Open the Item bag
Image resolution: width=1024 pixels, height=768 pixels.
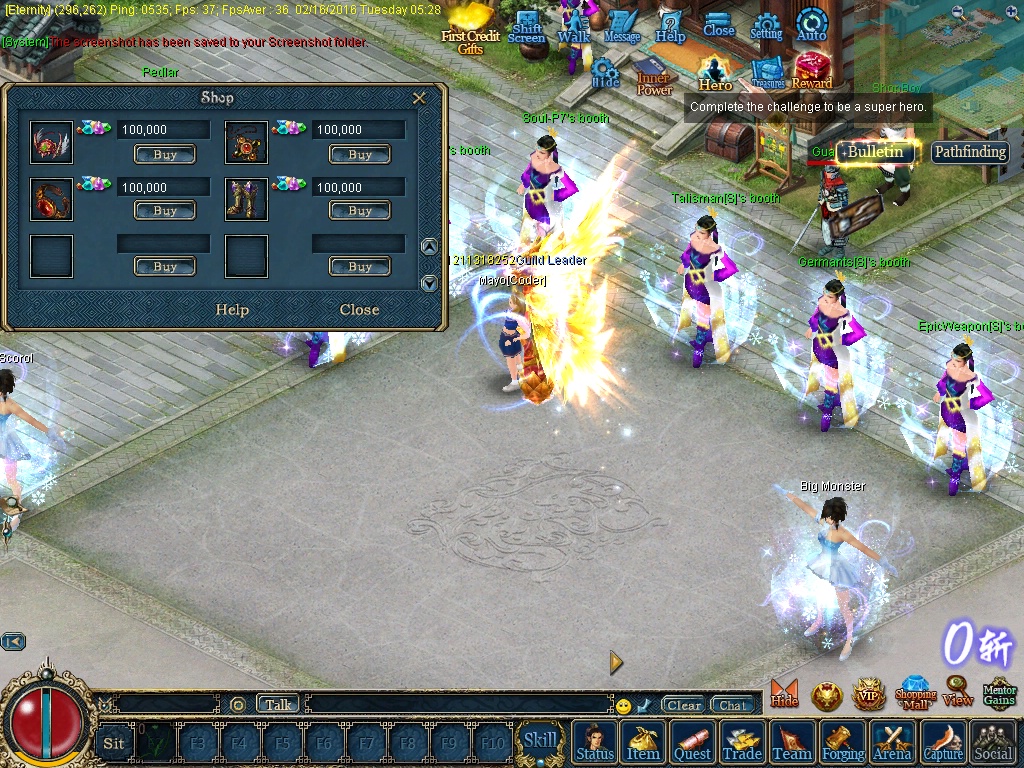[x=642, y=743]
